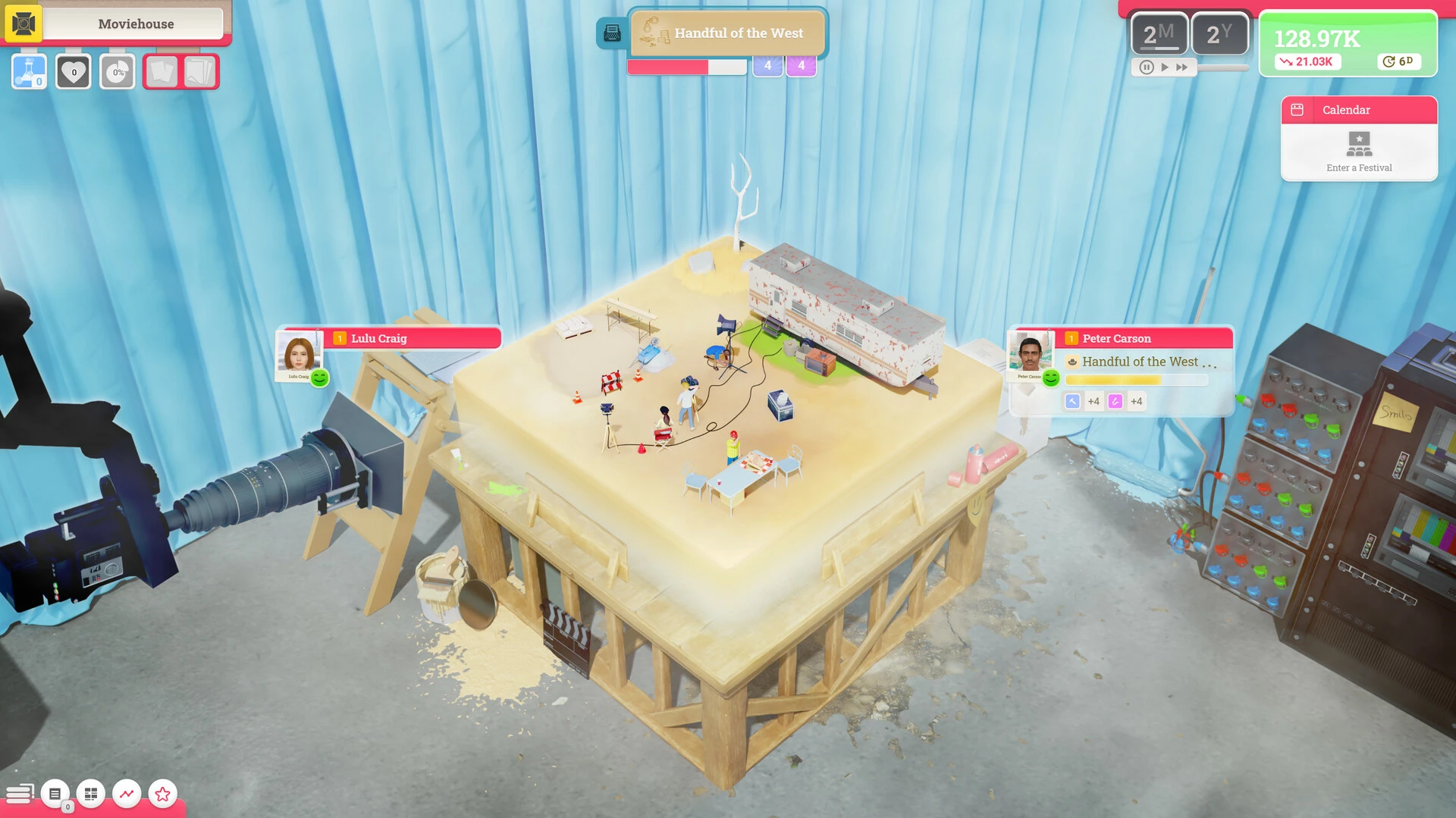
Task: Open the two-page scripts button
Action: [162, 72]
